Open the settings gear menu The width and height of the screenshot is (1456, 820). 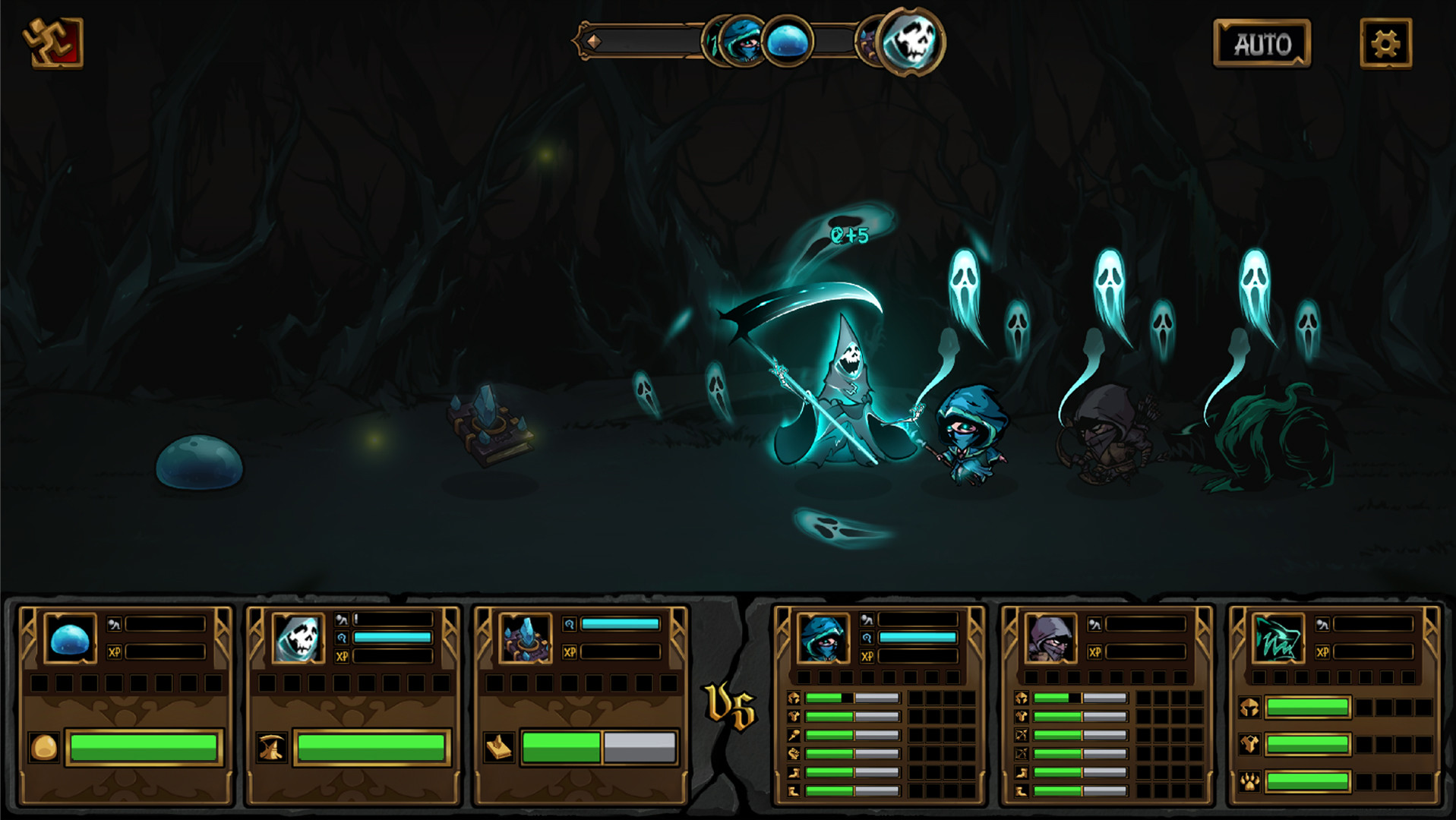tap(1388, 43)
